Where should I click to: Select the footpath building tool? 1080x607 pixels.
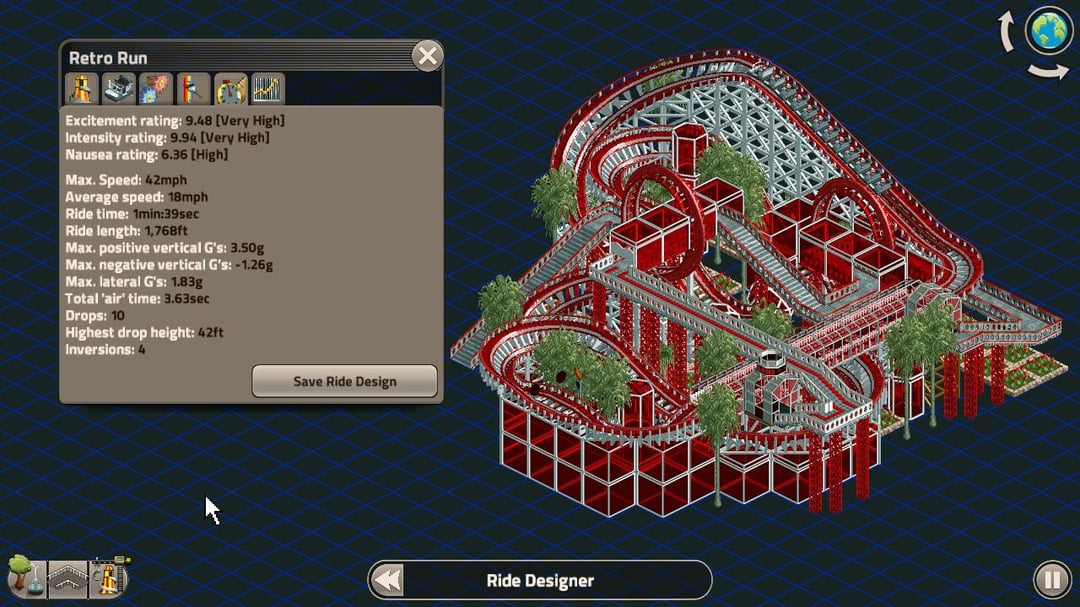67,579
